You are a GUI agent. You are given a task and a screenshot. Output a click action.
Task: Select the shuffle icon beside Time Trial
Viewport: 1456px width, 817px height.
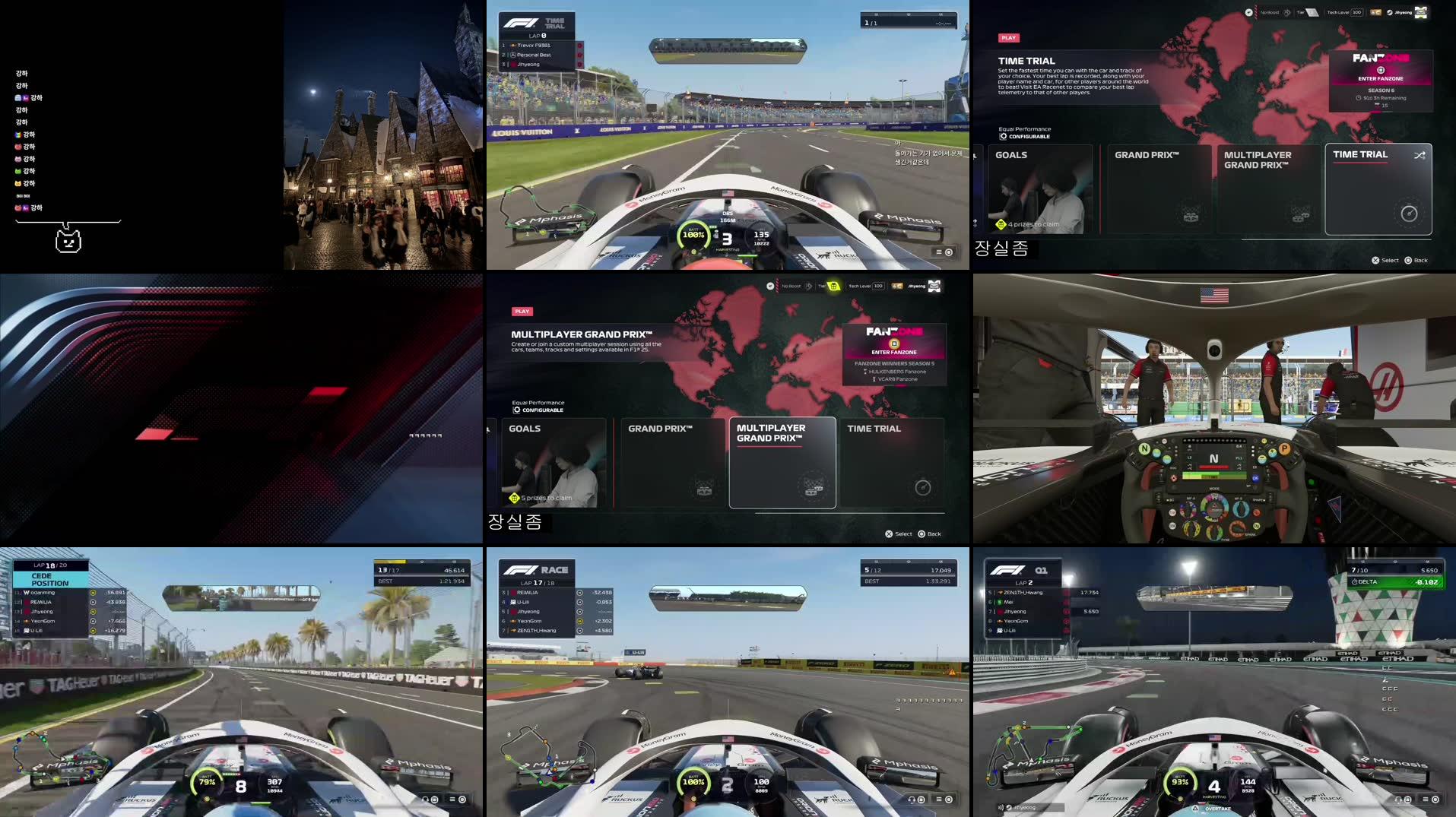1419,154
